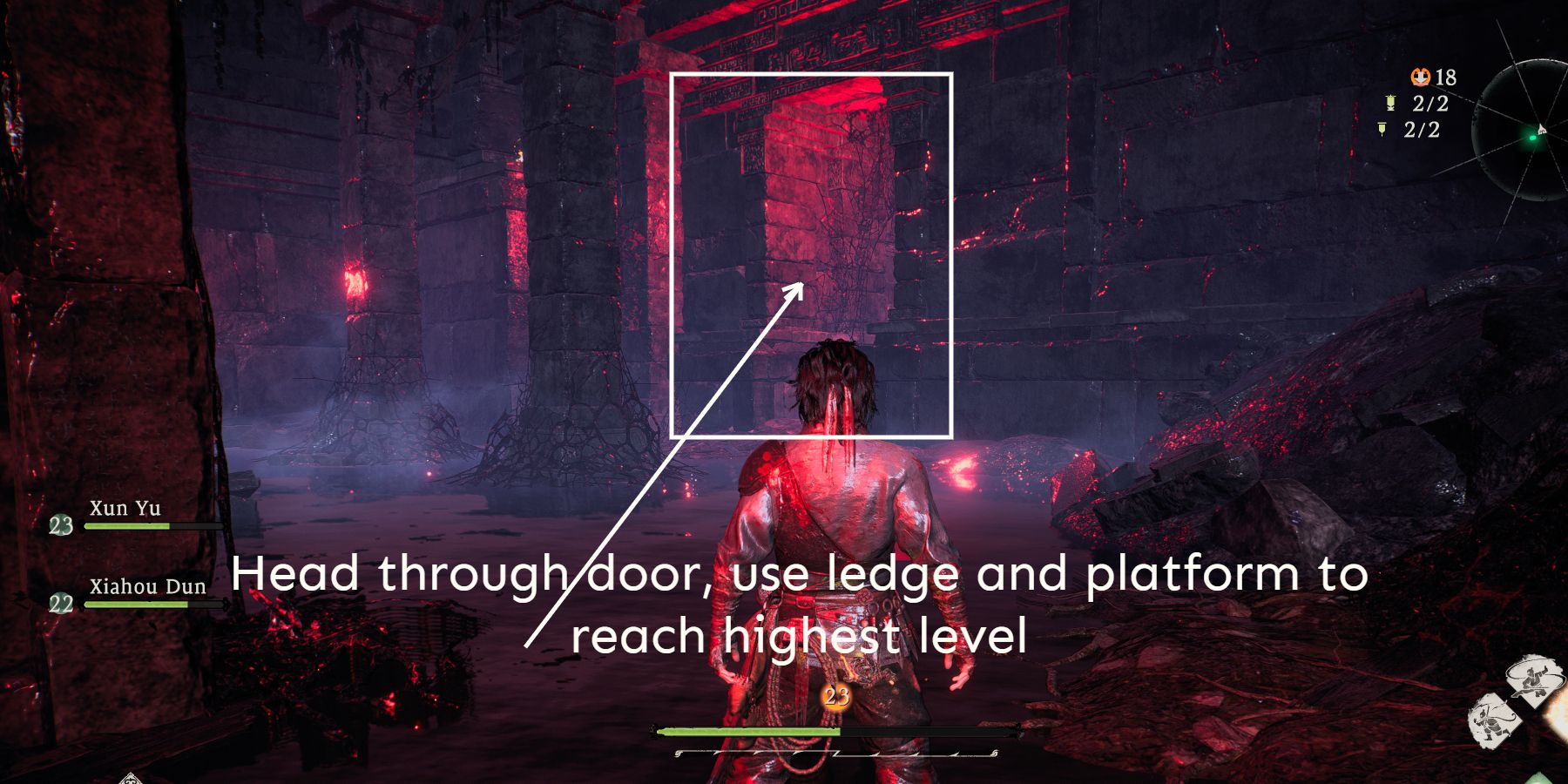Click the Genuine Qi counter icon

(1421, 77)
